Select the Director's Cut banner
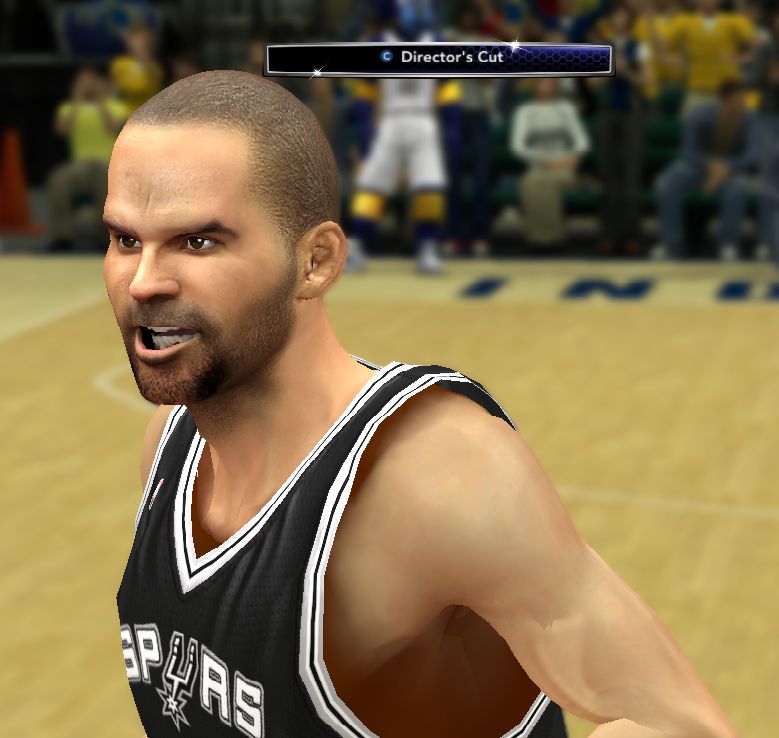 (438, 58)
